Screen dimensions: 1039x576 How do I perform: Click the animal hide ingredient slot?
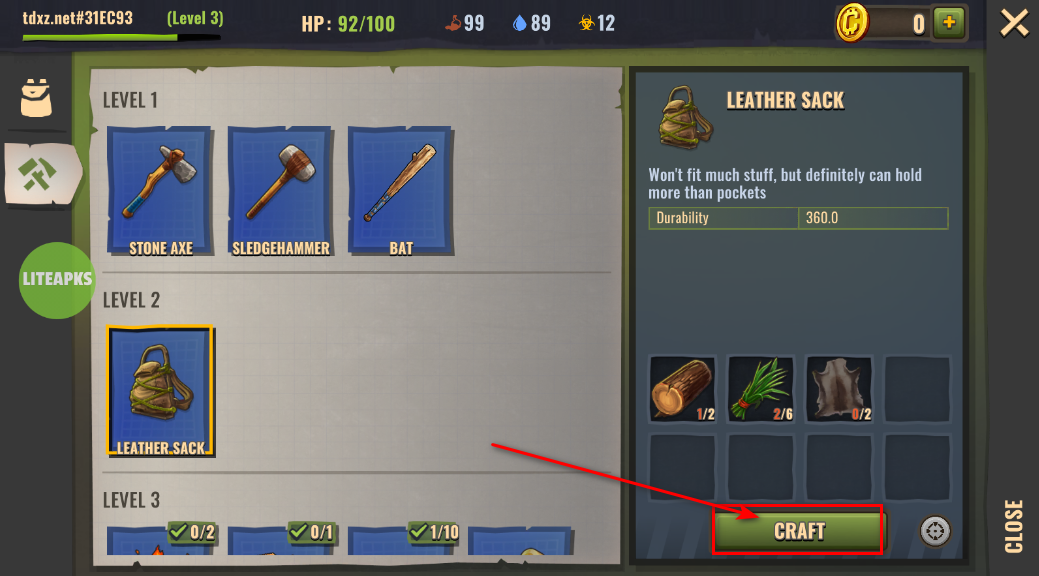point(839,389)
